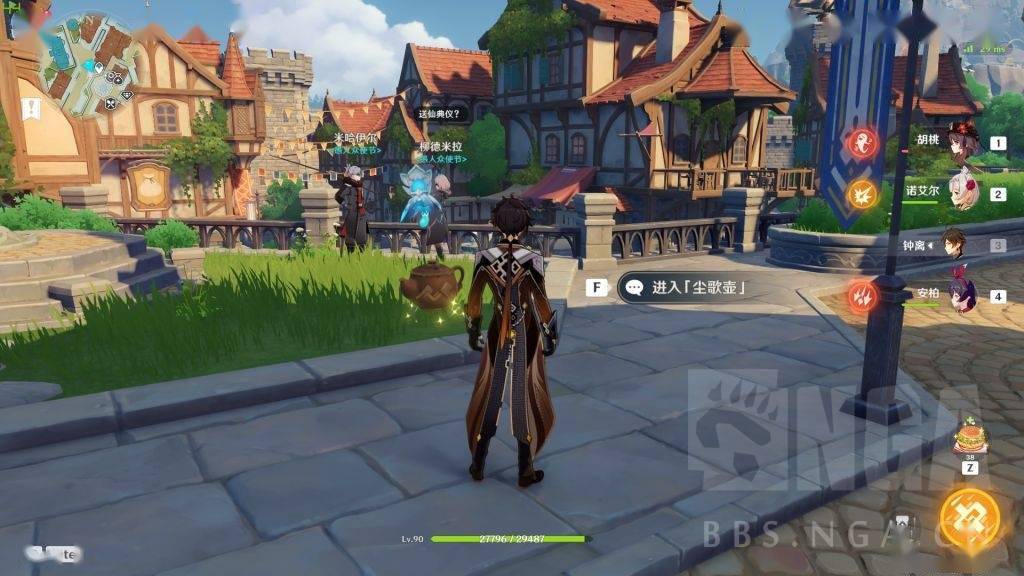Trigger 安柏's fiery arrow burst icon
Screen dimensions: 1024x576
862,296
